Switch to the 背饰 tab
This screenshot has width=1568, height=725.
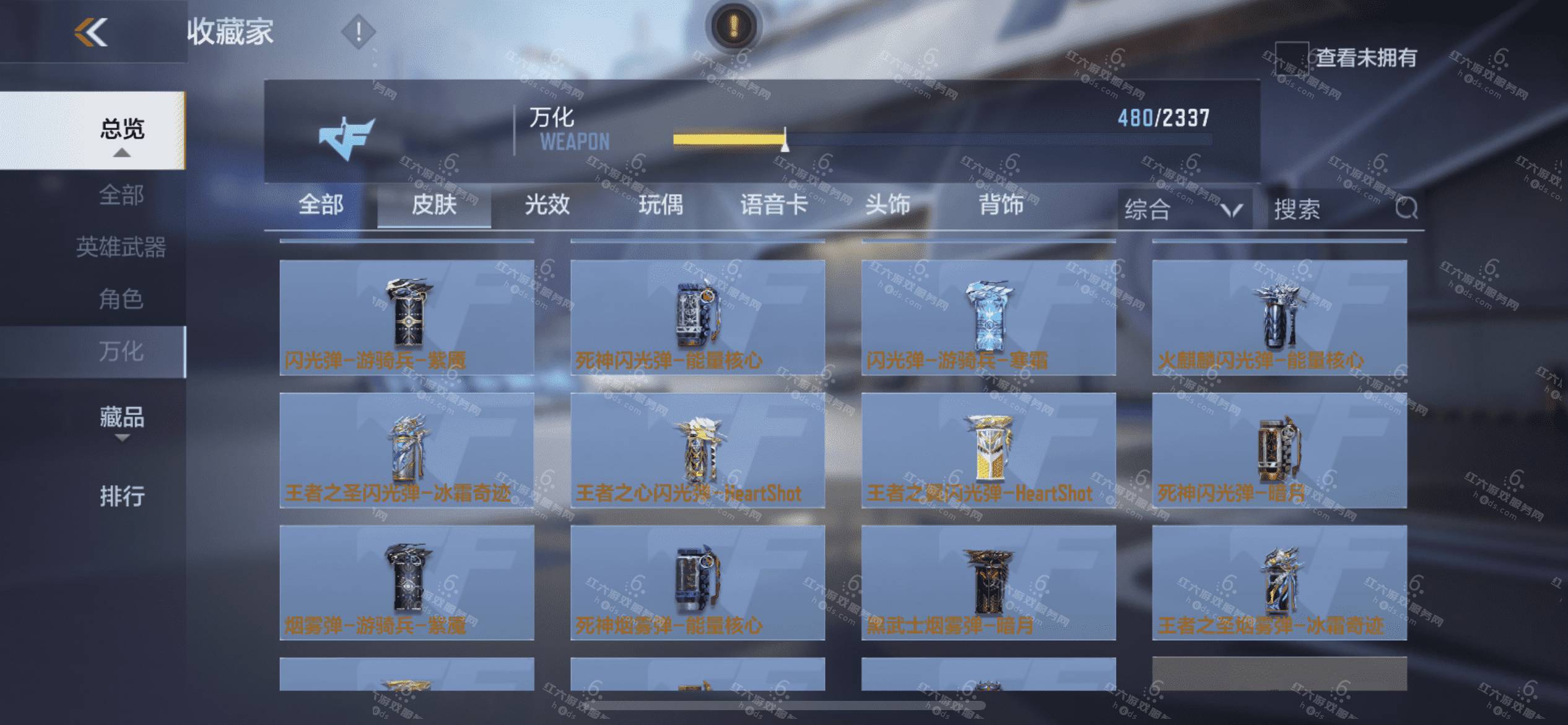(x=1001, y=205)
